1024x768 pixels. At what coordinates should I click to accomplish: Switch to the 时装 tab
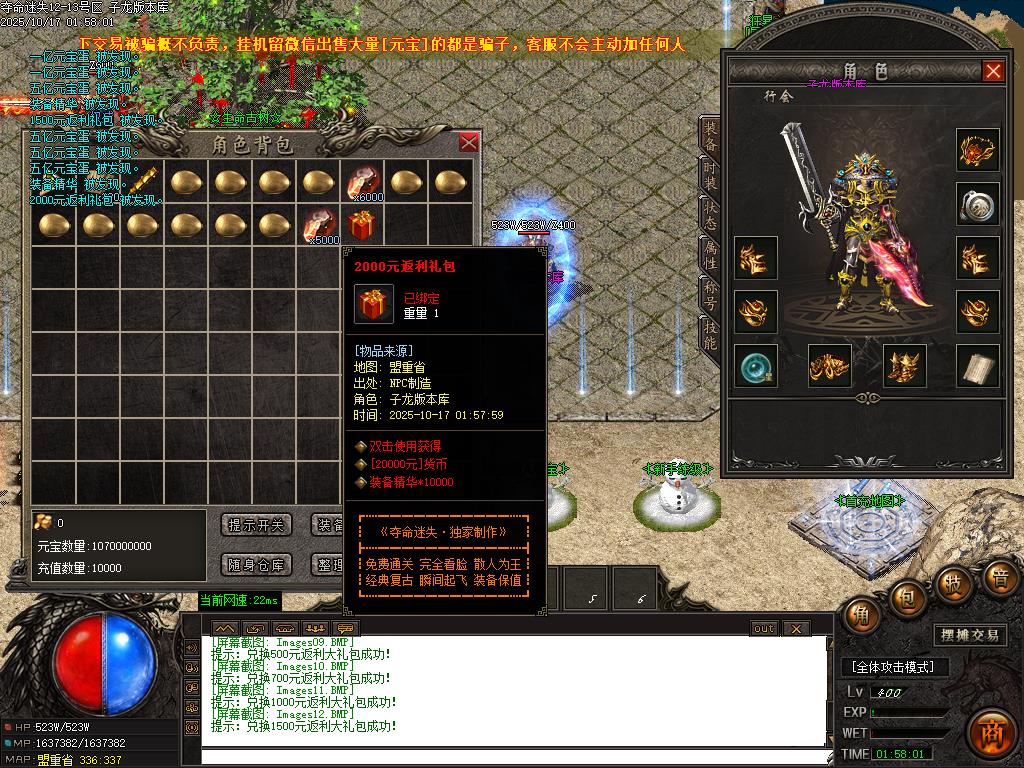click(x=709, y=179)
